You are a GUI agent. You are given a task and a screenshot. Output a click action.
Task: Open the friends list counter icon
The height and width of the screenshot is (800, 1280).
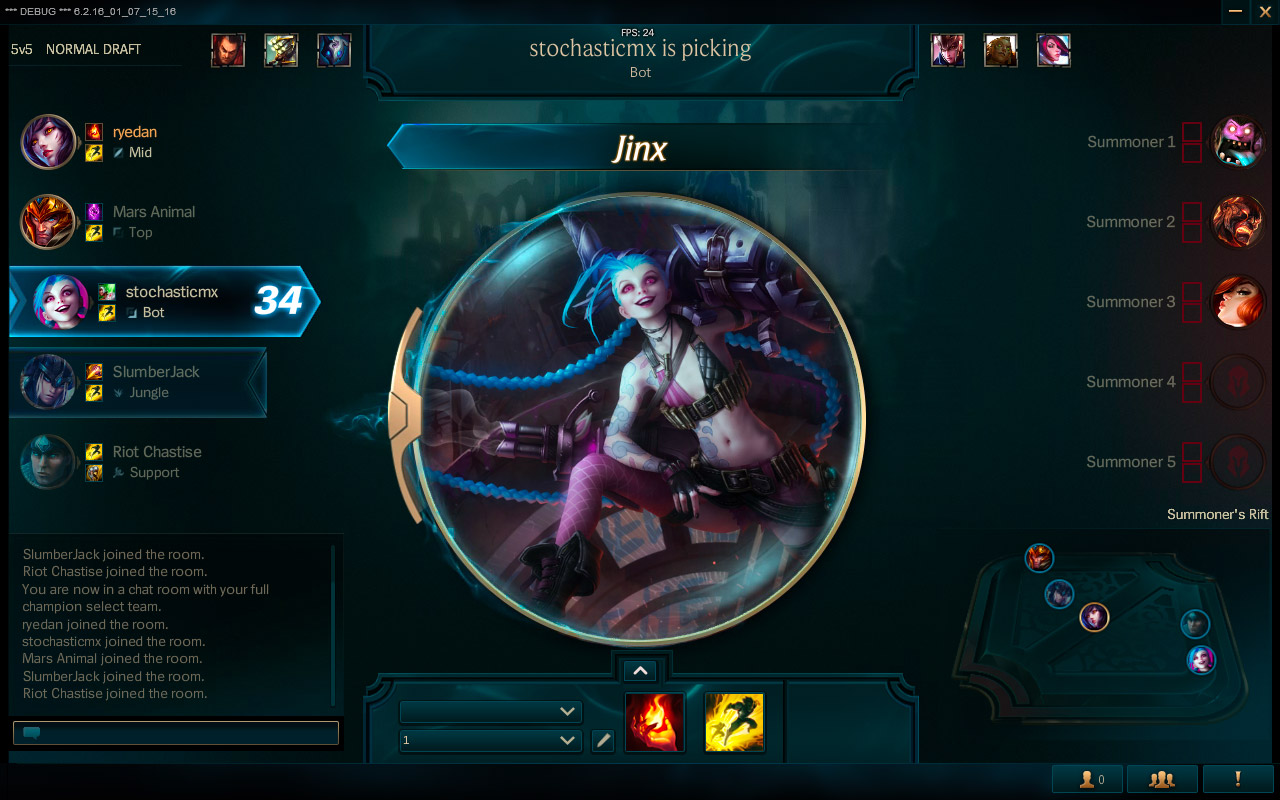[1087, 778]
